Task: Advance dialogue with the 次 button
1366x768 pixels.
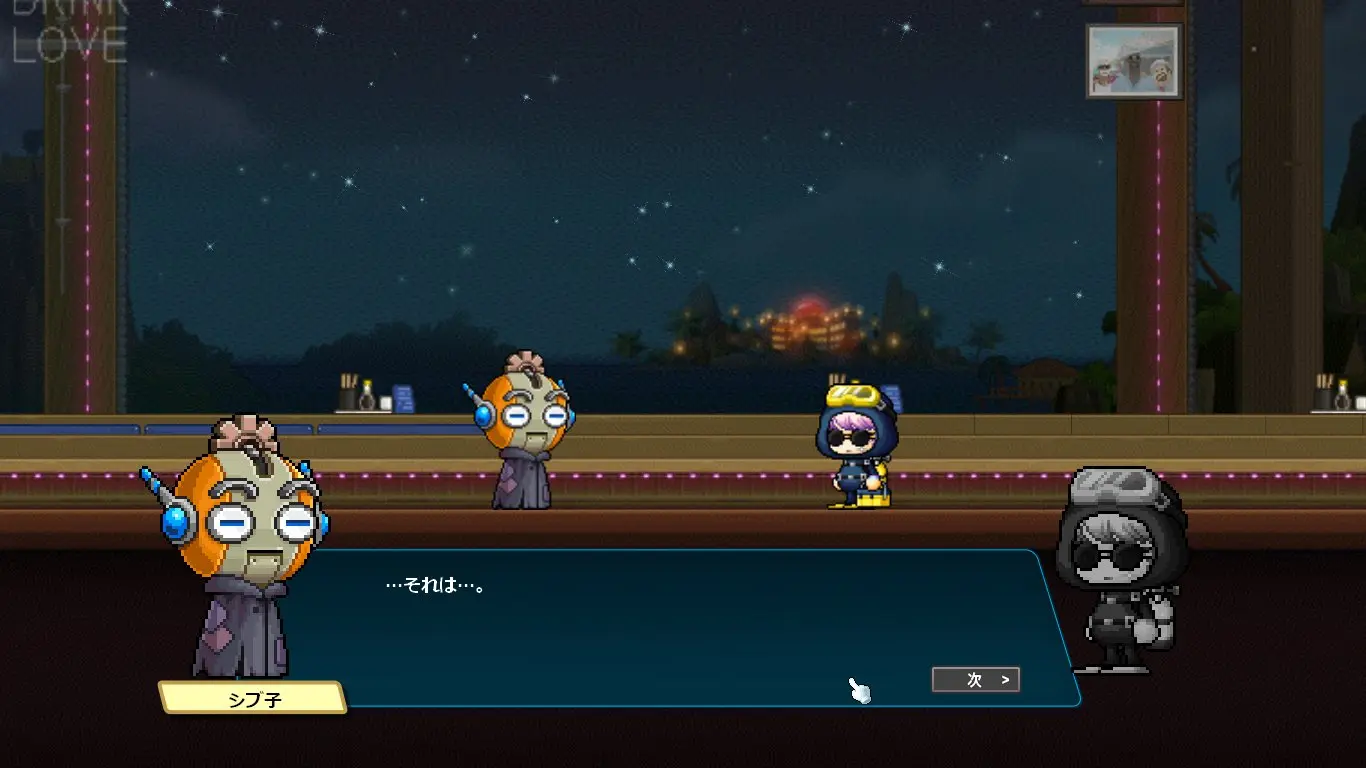Action: [976, 680]
